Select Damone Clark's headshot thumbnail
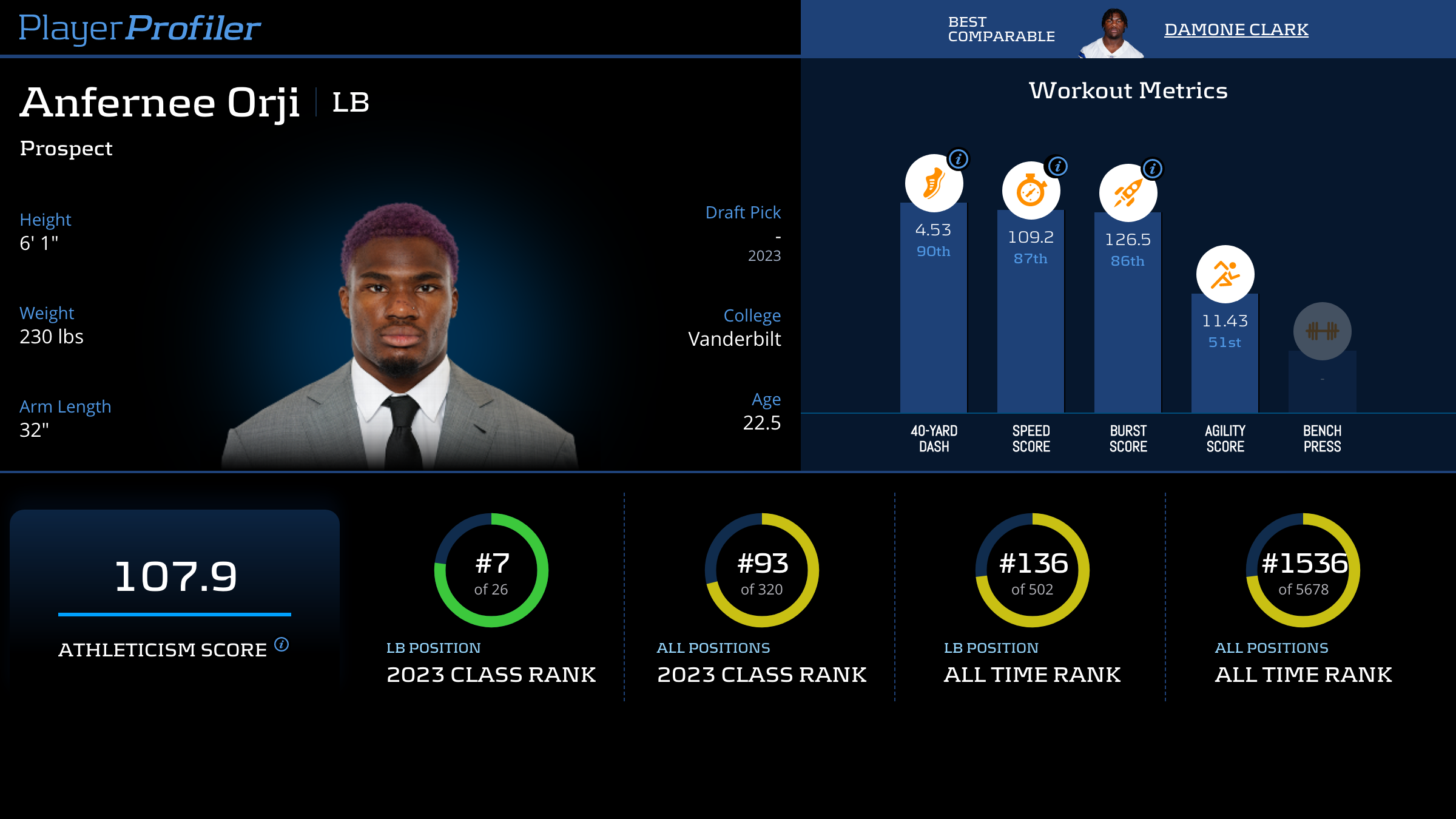Viewport: 1456px width, 819px height. point(1113,33)
